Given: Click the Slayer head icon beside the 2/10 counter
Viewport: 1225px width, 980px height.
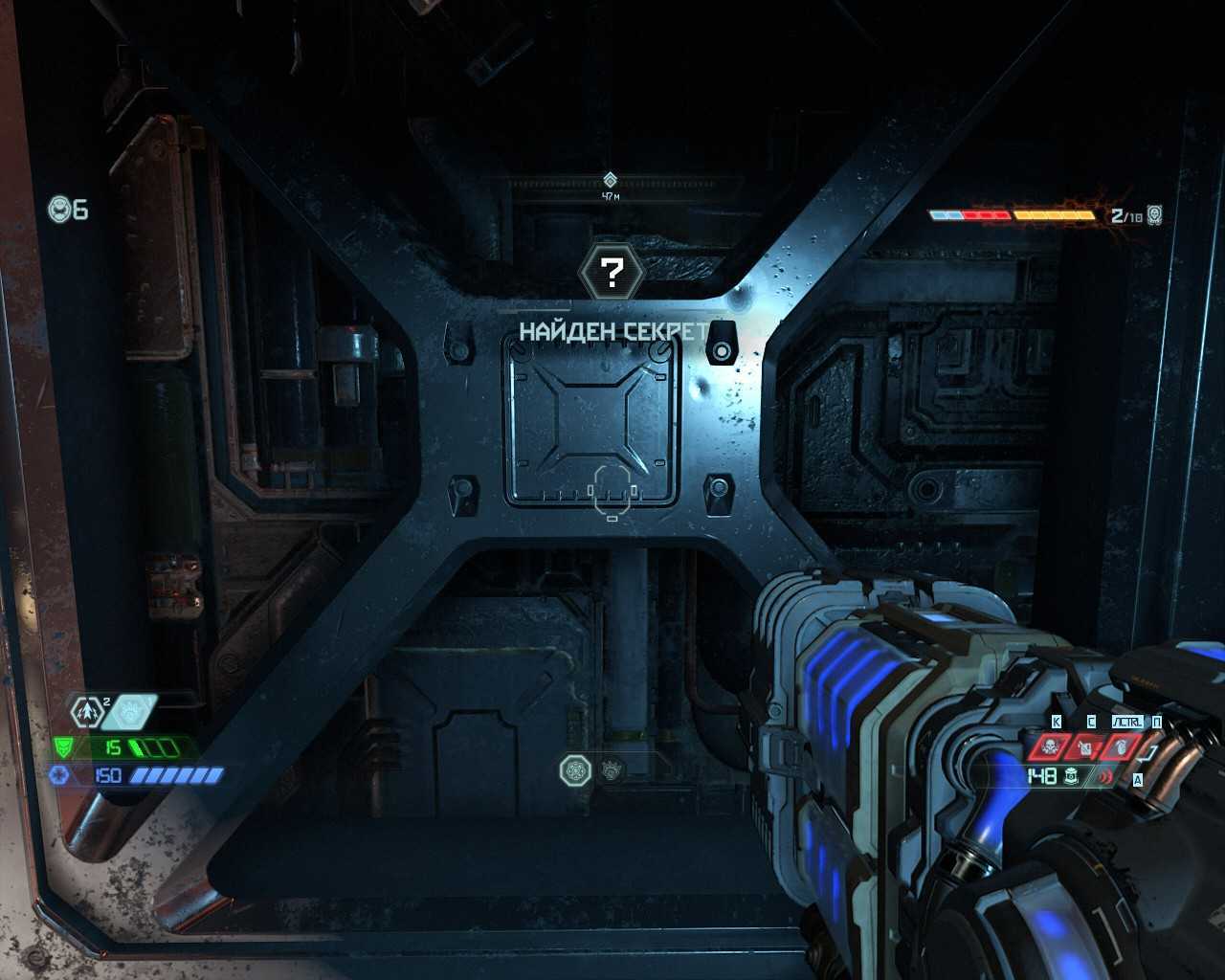Looking at the screenshot, I should (1154, 214).
